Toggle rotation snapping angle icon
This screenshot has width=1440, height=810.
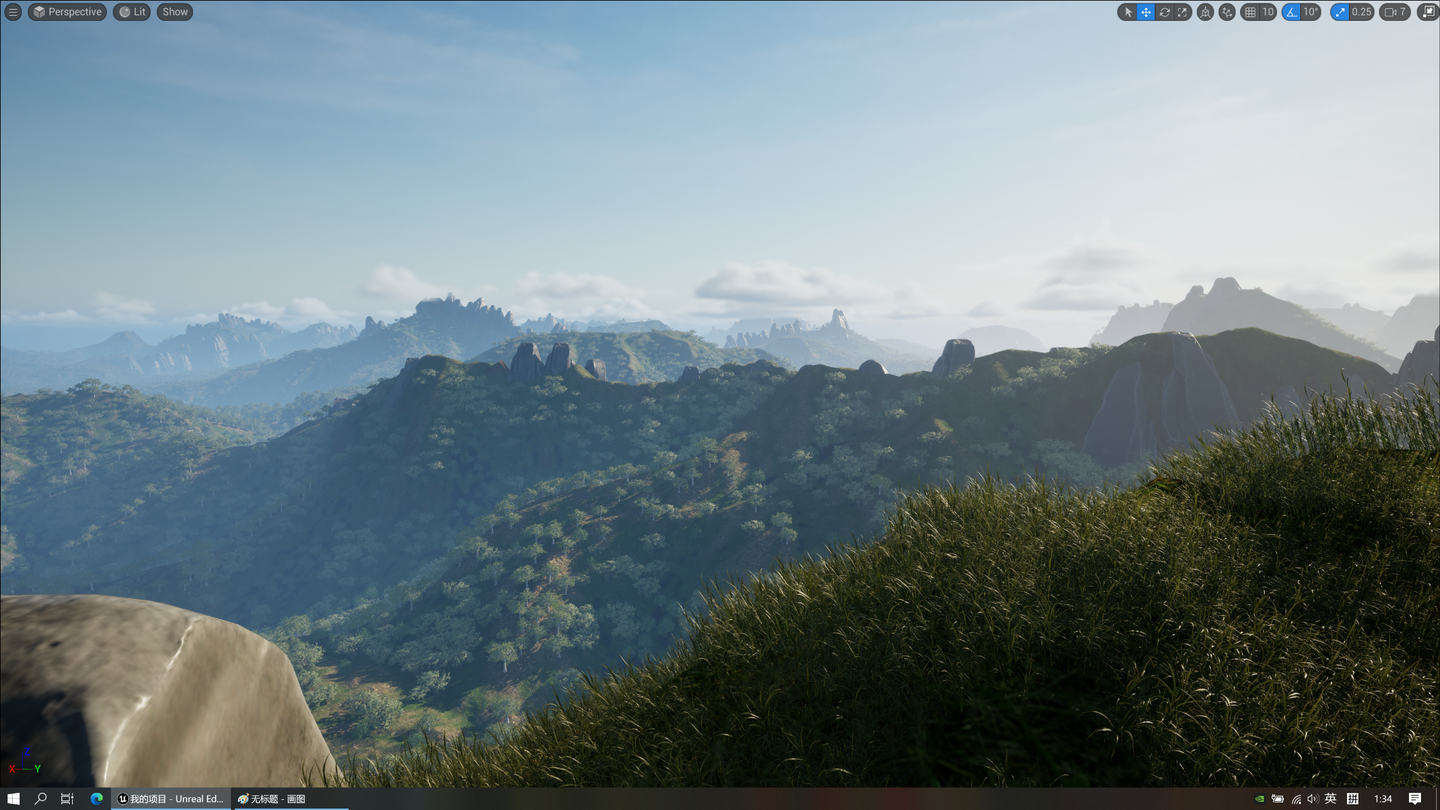(1291, 12)
